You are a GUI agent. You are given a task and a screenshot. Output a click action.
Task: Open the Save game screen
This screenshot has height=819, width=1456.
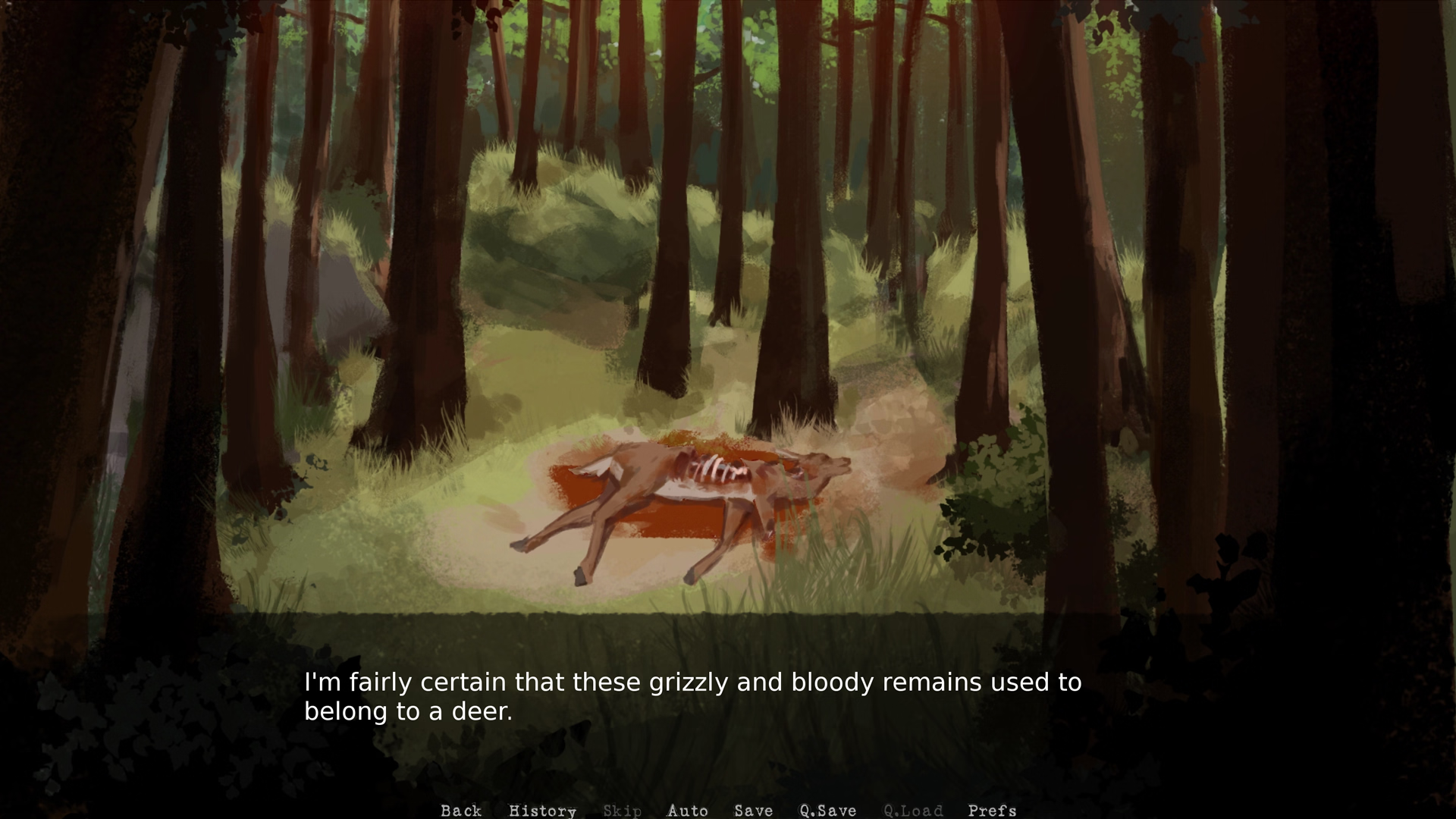click(753, 811)
